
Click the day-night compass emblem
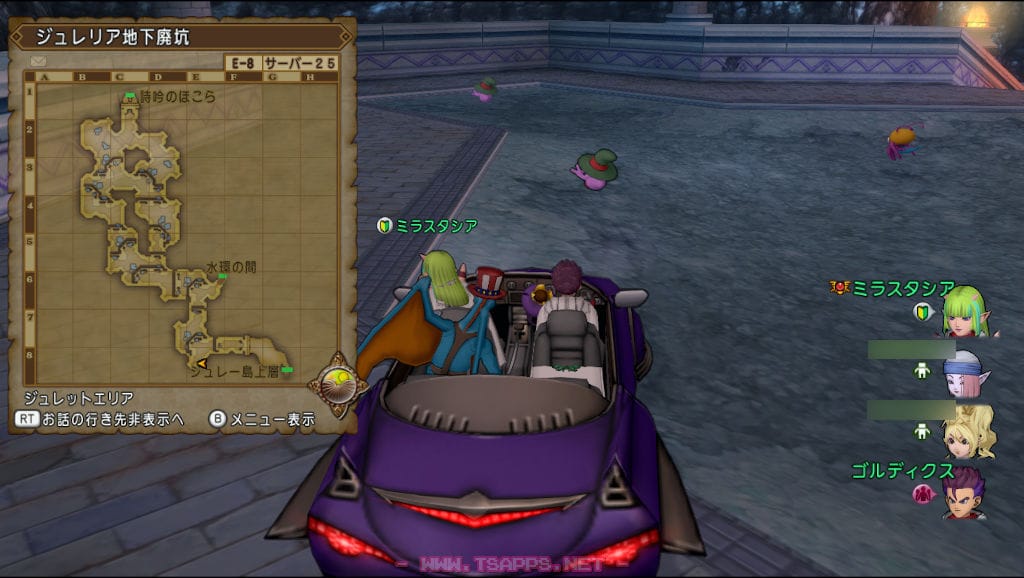[332, 381]
